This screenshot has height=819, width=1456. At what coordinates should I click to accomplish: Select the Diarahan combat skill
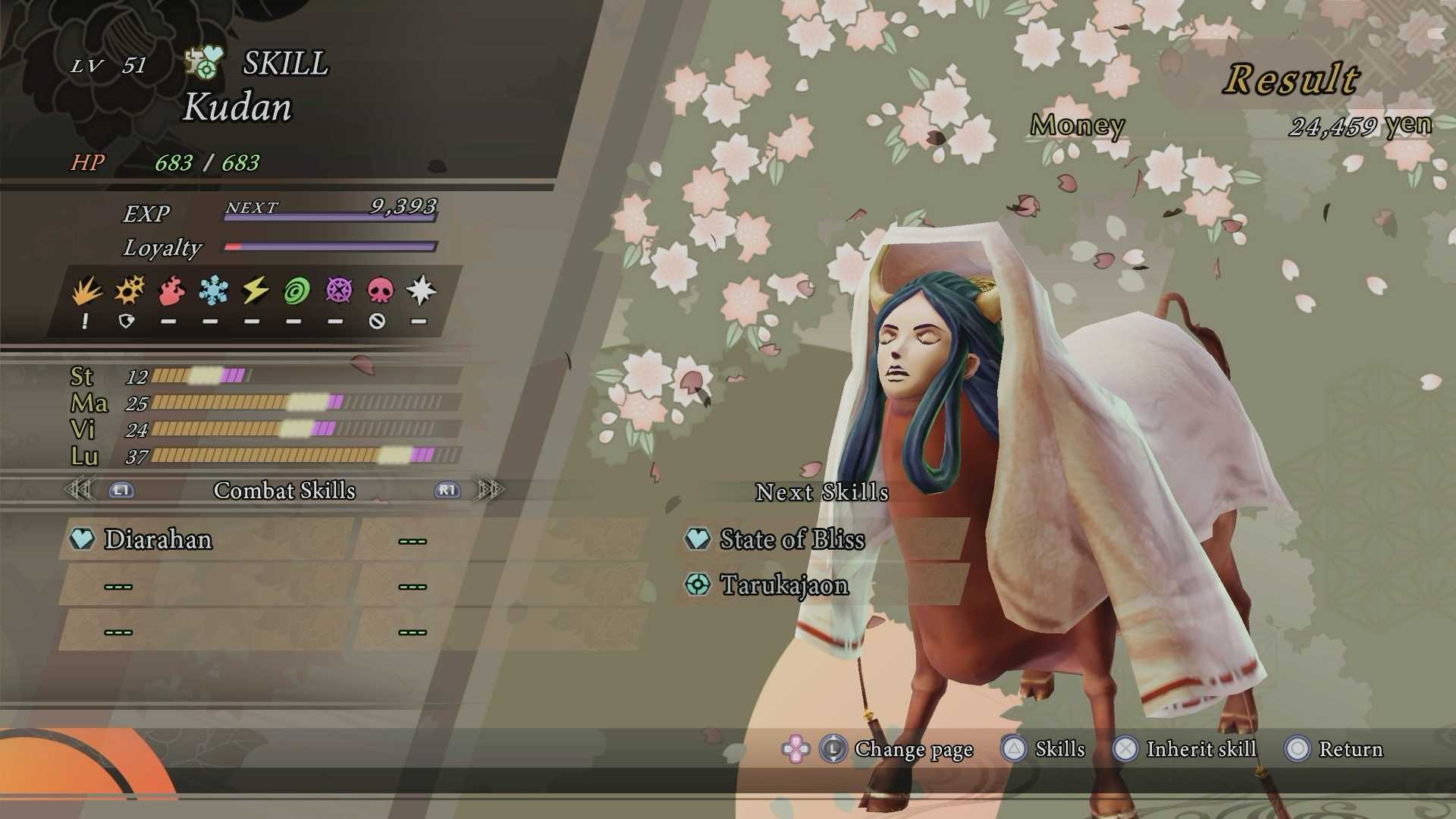158,539
